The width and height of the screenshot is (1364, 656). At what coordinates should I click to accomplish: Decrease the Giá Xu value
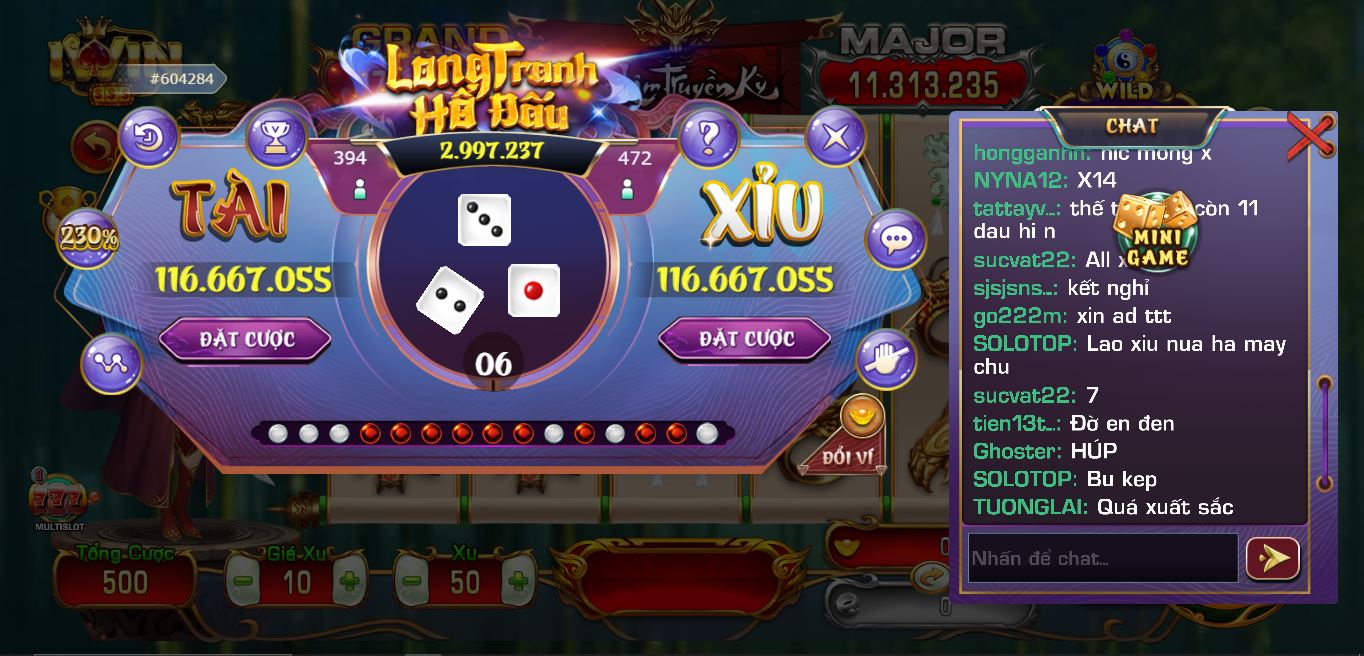pos(243,581)
